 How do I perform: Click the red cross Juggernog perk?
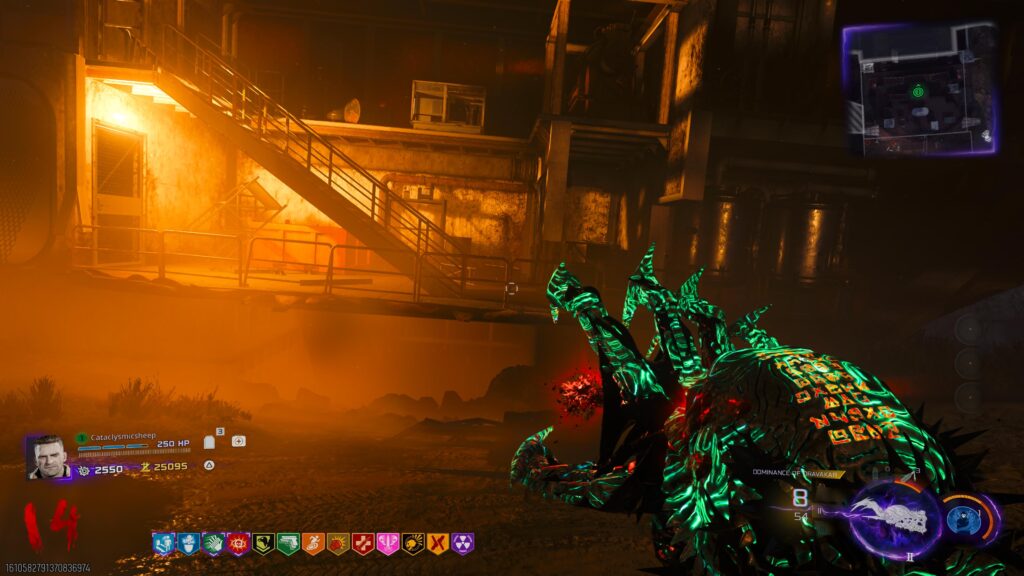click(x=363, y=543)
